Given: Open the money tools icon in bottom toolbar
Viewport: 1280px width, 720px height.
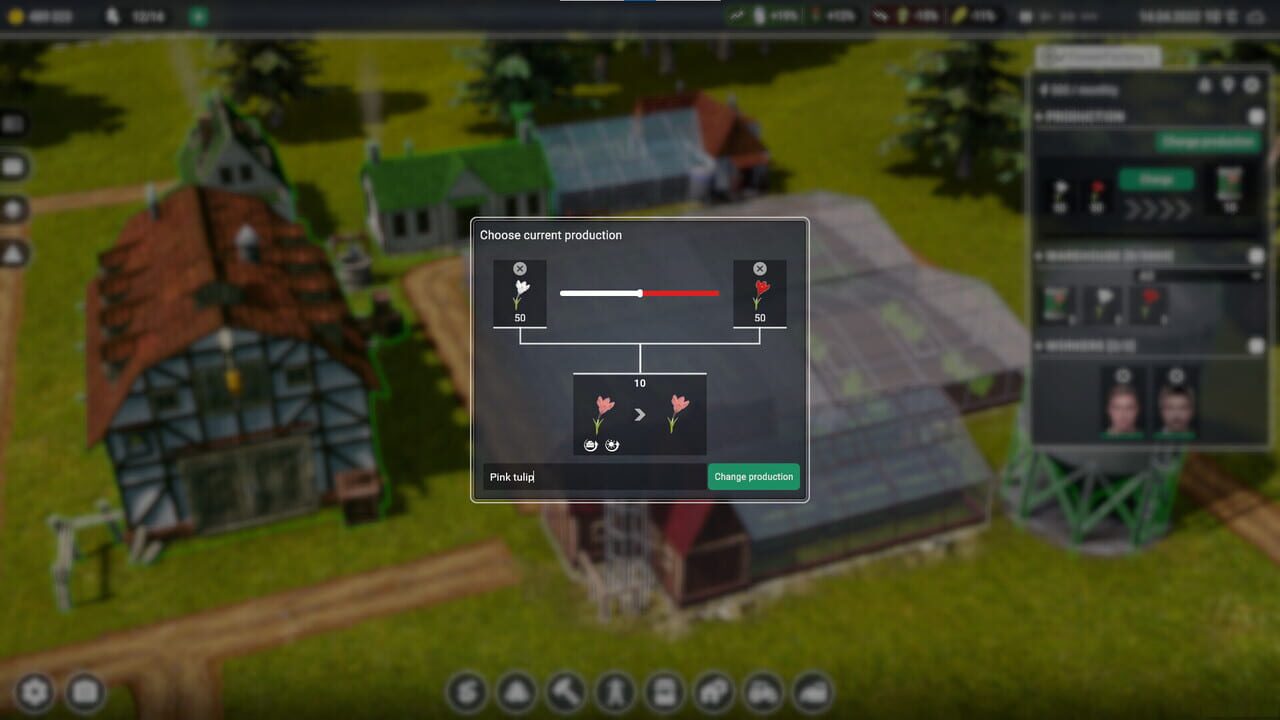Looking at the screenshot, I should point(467,692).
